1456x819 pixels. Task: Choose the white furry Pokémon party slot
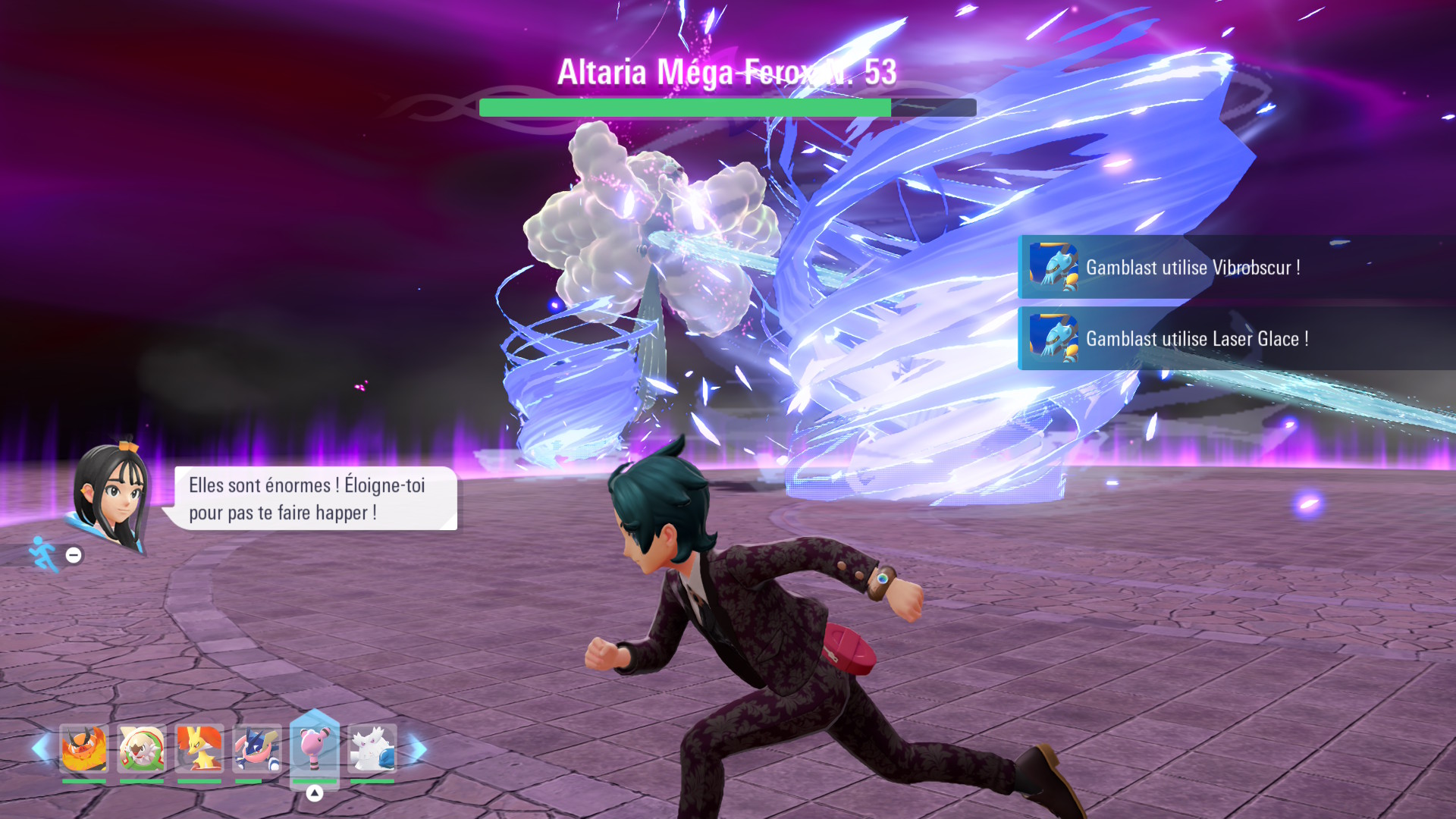click(372, 749)
